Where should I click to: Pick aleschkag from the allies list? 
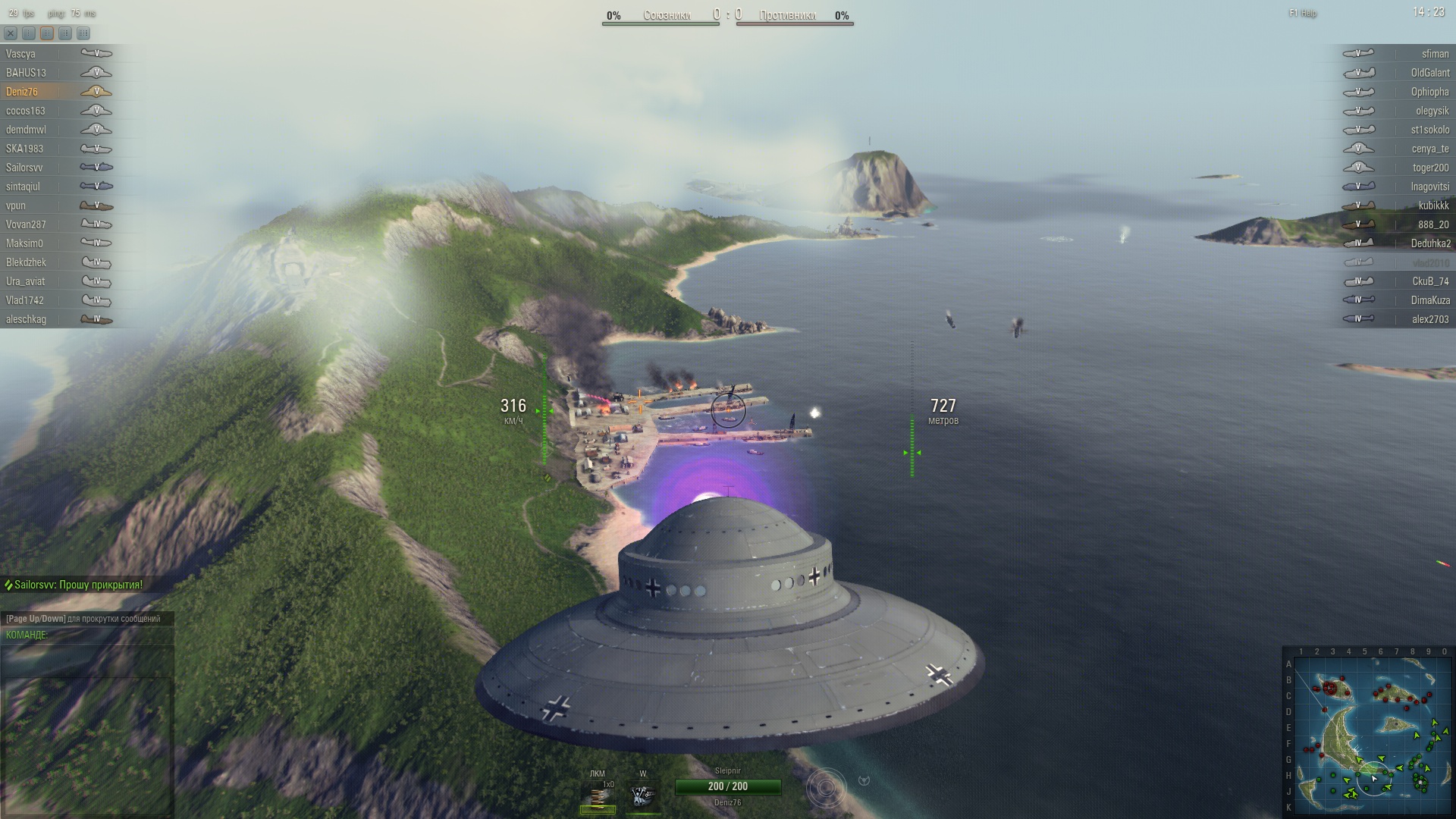pos(27,319)
